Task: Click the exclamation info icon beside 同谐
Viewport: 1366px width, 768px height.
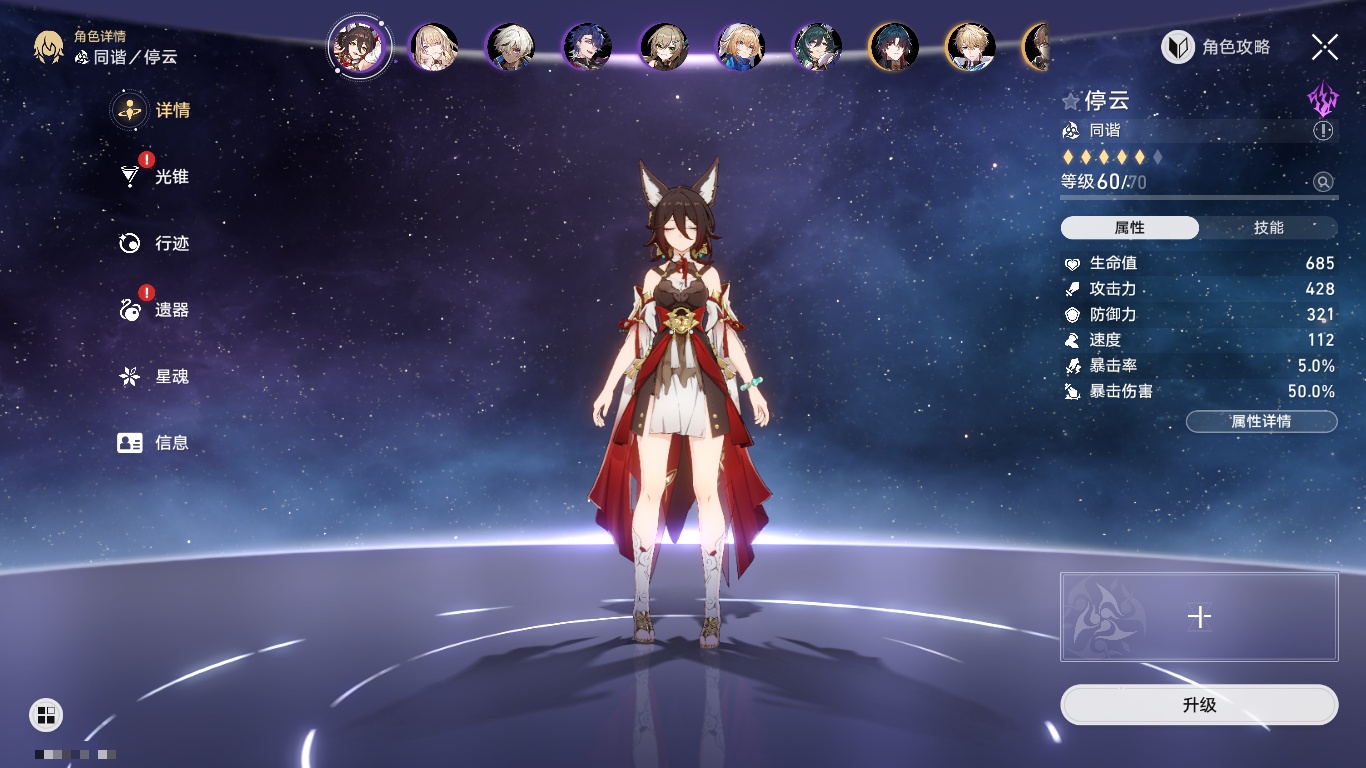Action: (x=1323, y=130)
